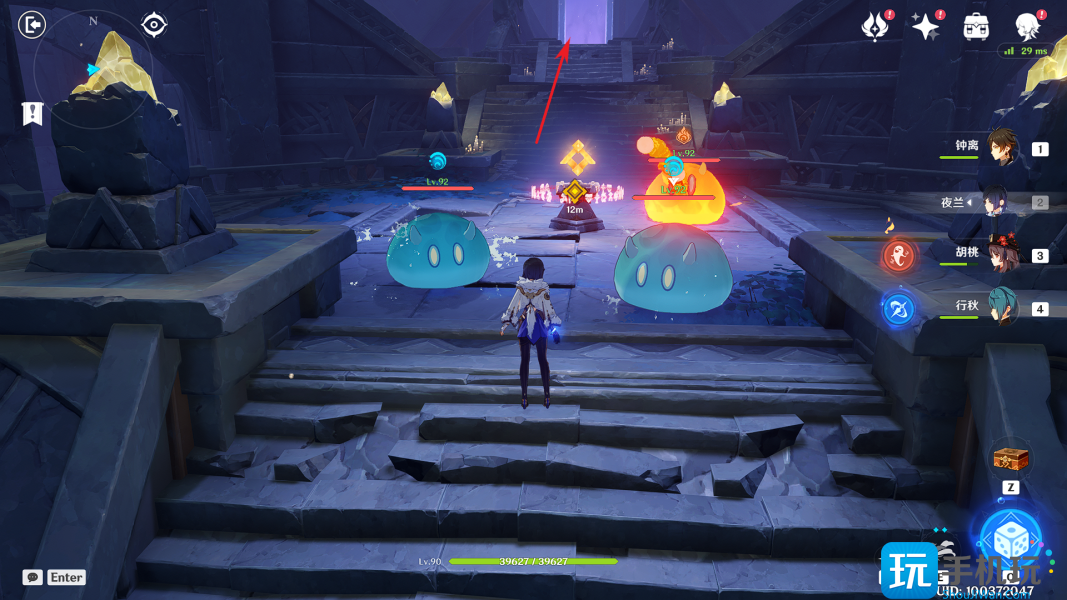Open the quest banner with exclamation mark

coord(32,113)
